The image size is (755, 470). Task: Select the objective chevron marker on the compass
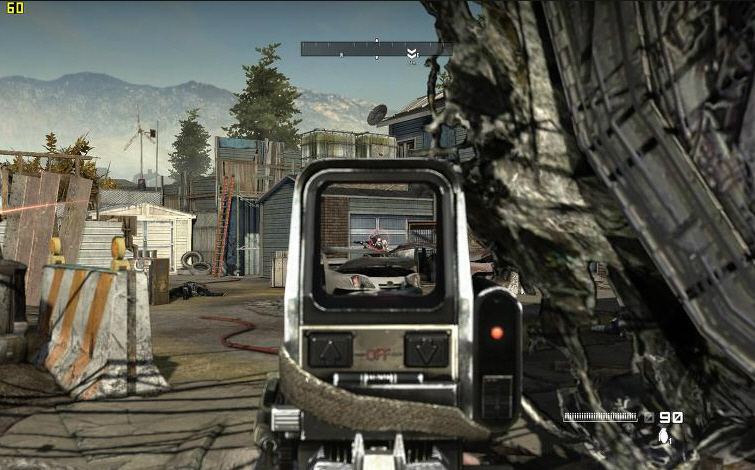coord(411,53)
